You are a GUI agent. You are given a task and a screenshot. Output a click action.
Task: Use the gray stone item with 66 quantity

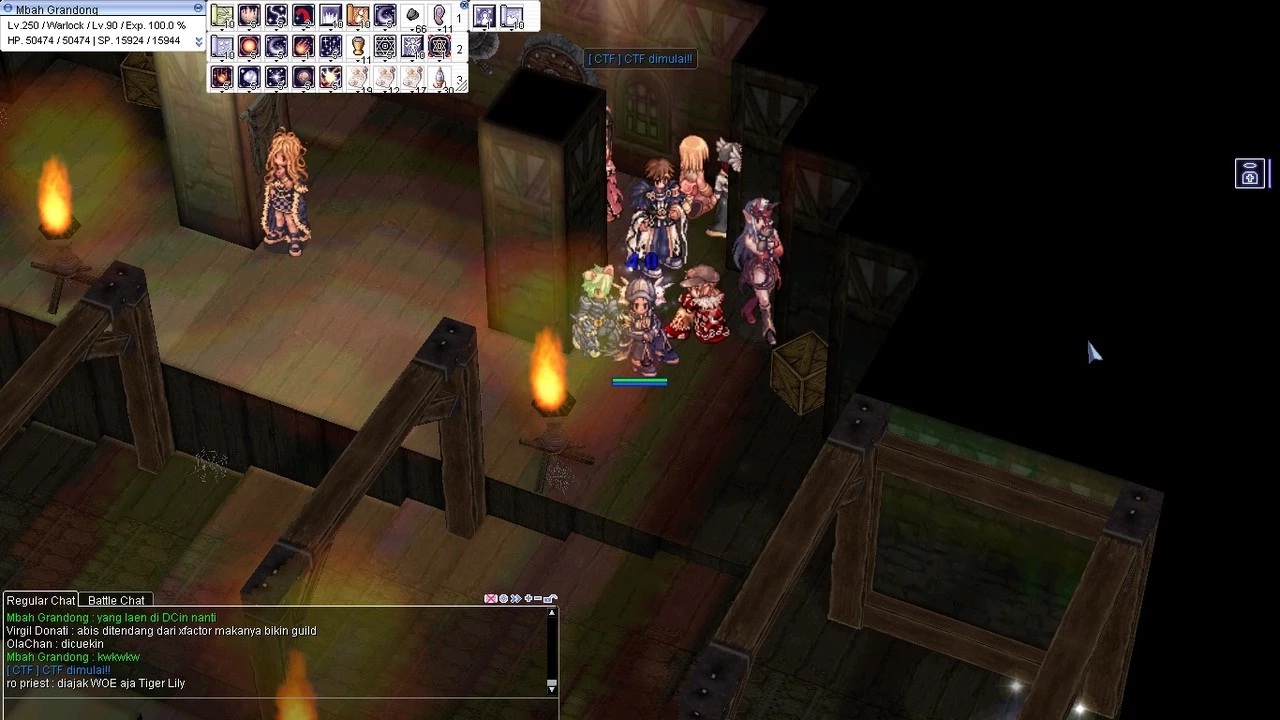pos(412,15)
